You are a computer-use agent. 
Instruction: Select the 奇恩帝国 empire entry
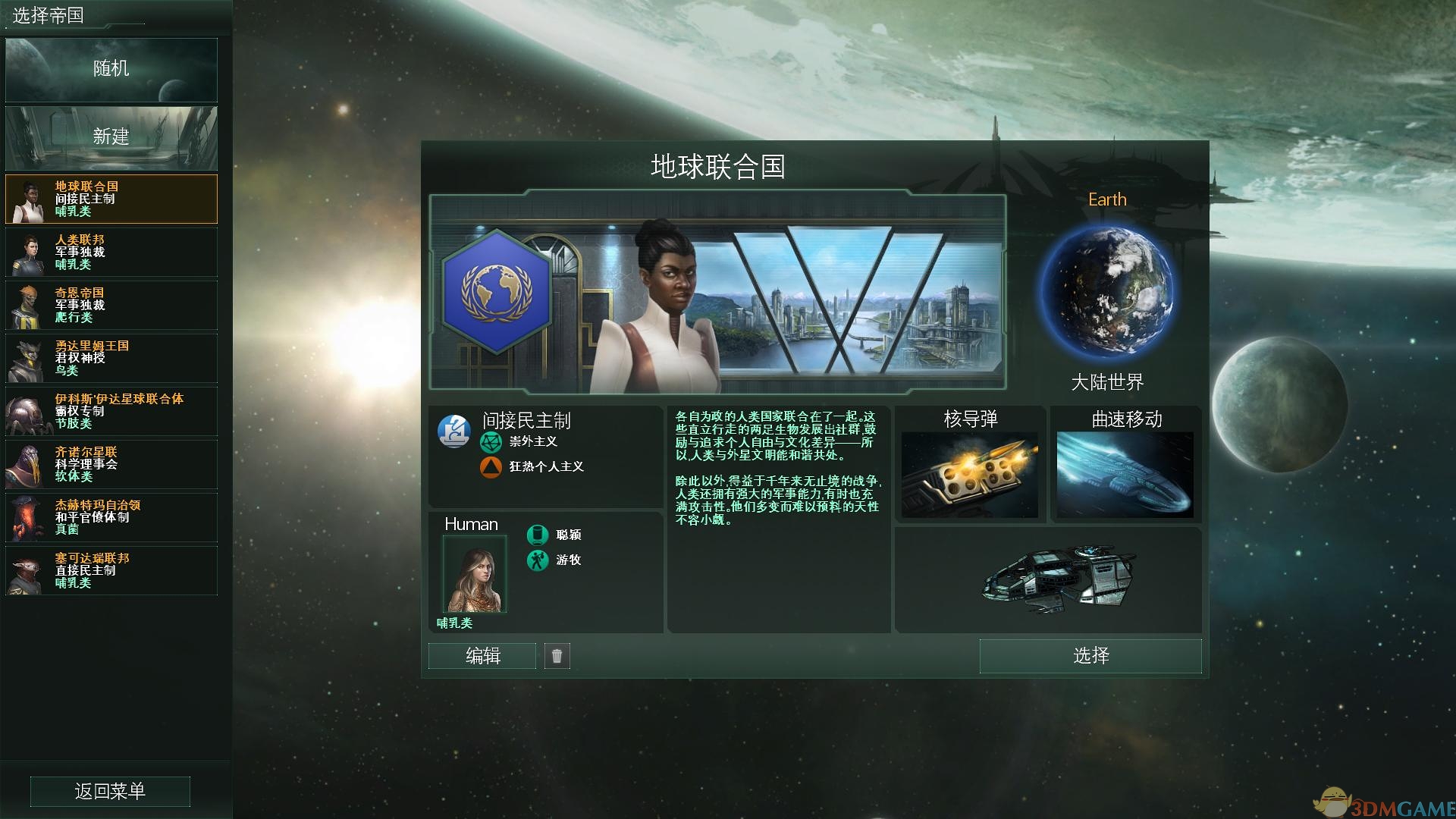110,305
